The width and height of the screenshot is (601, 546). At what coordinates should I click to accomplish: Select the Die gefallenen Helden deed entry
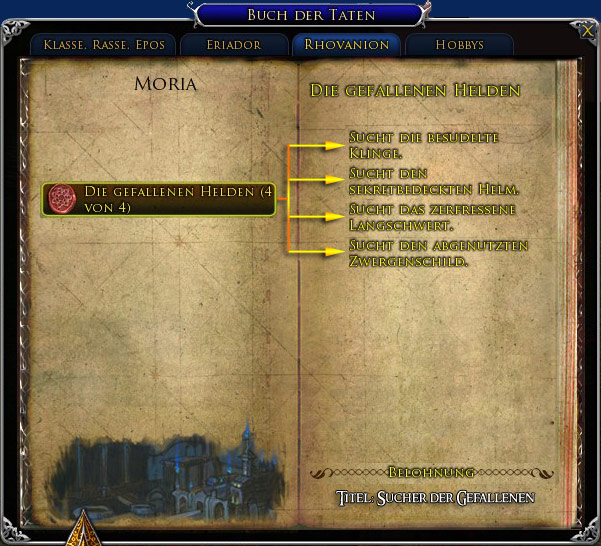[x=158, y=198]
